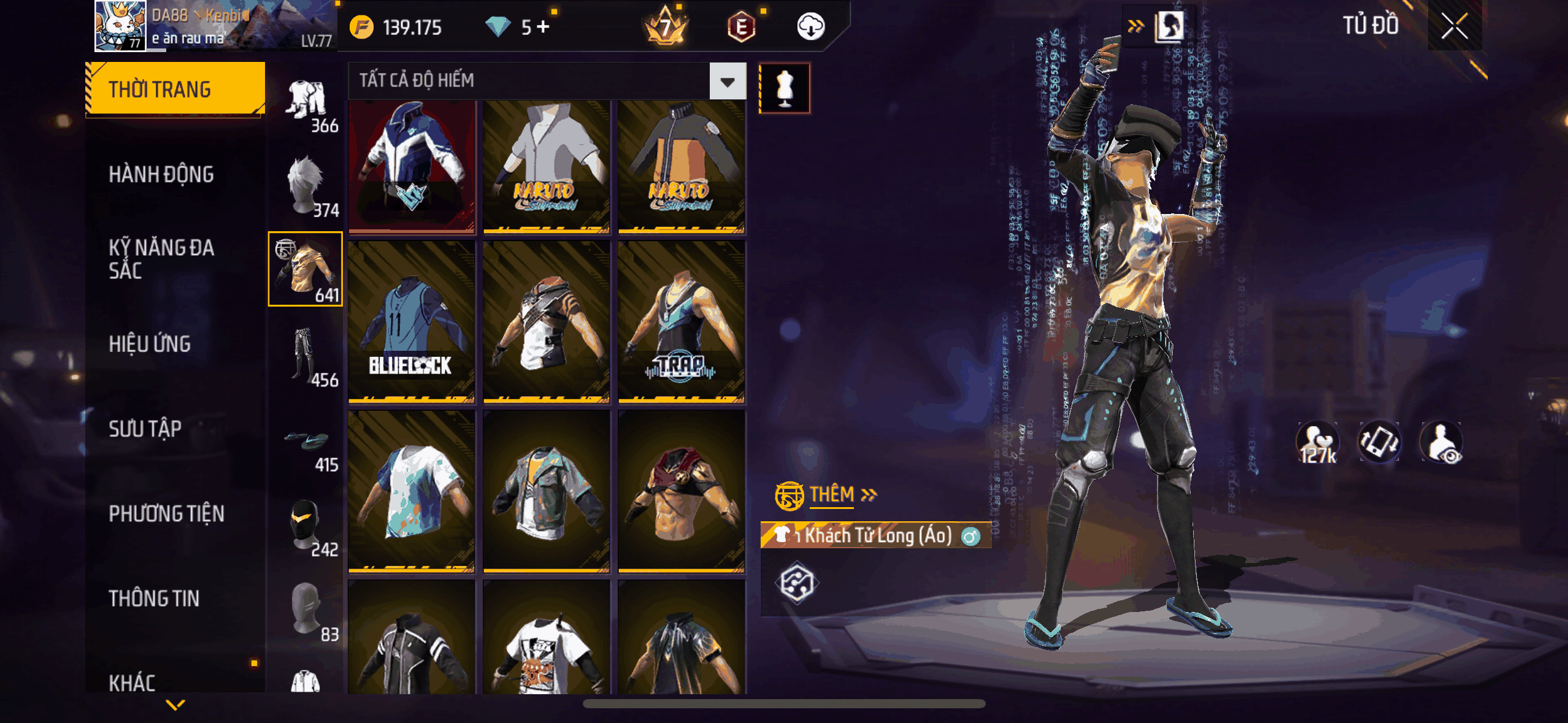Viewport: 1568px width, 723px height.
Task: Open the cloud download icon
Action: (810, 27)
